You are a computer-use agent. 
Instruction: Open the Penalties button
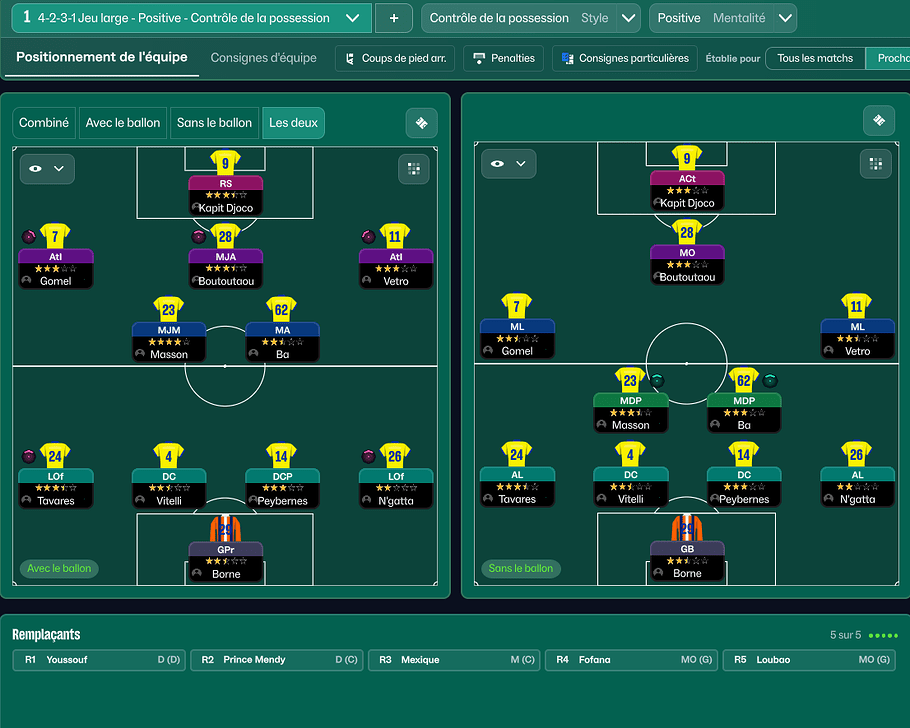(x=504, y=58)
